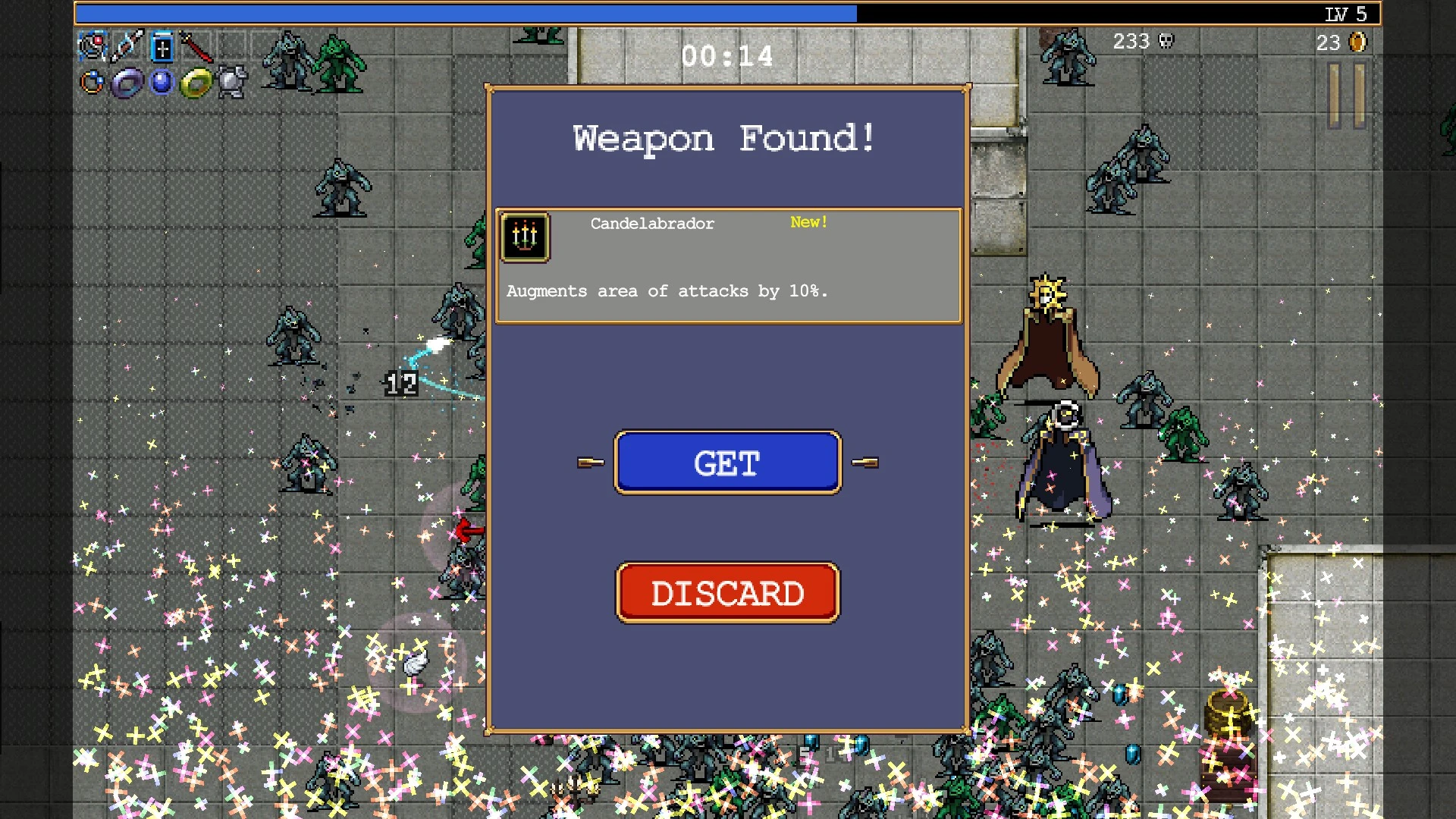
Task: Select the red wand weapon icon
Action: click(197, 48)
